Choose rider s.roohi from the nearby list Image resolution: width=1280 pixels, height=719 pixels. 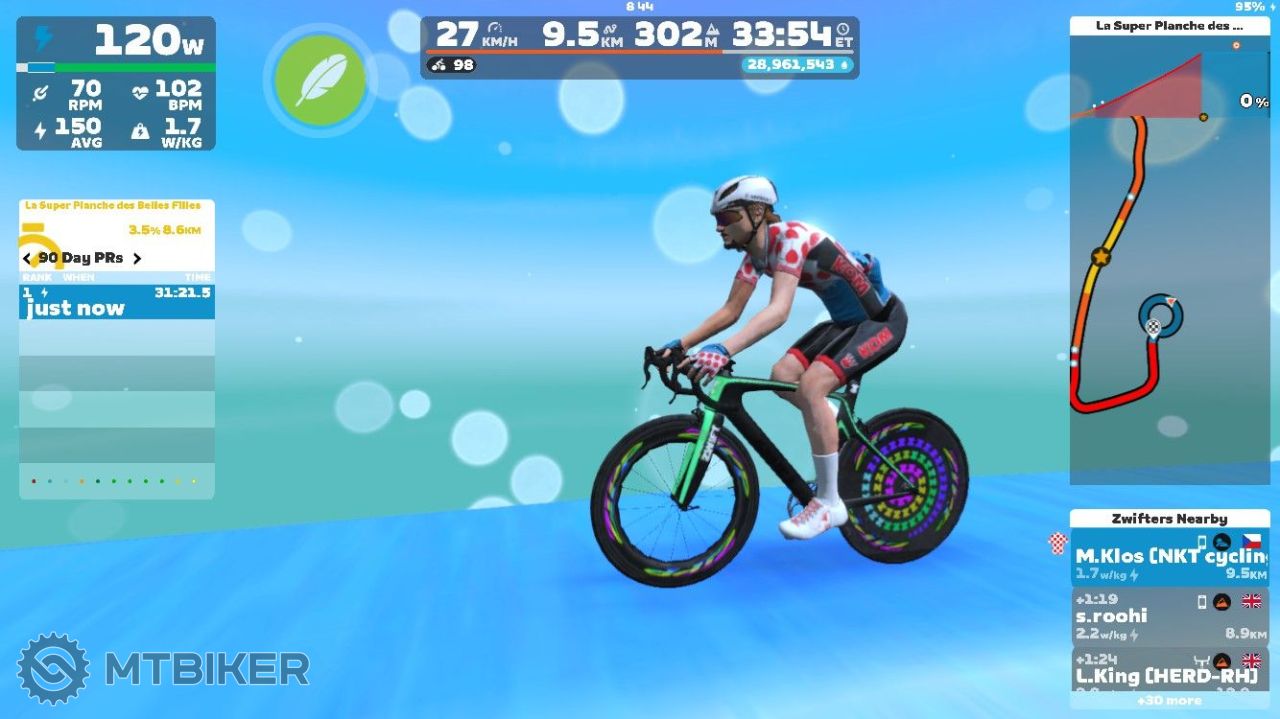[x=1169, y=616]
